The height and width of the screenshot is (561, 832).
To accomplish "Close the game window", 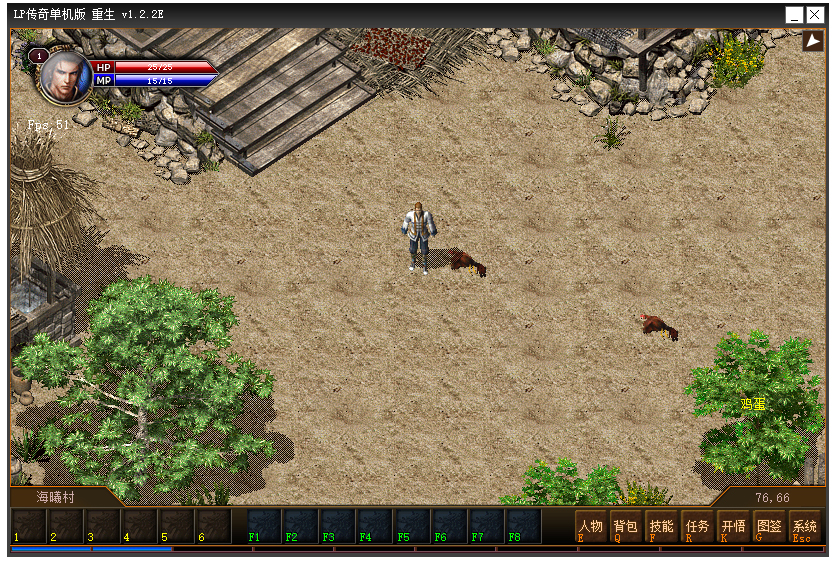I will [x=814, y=15].
